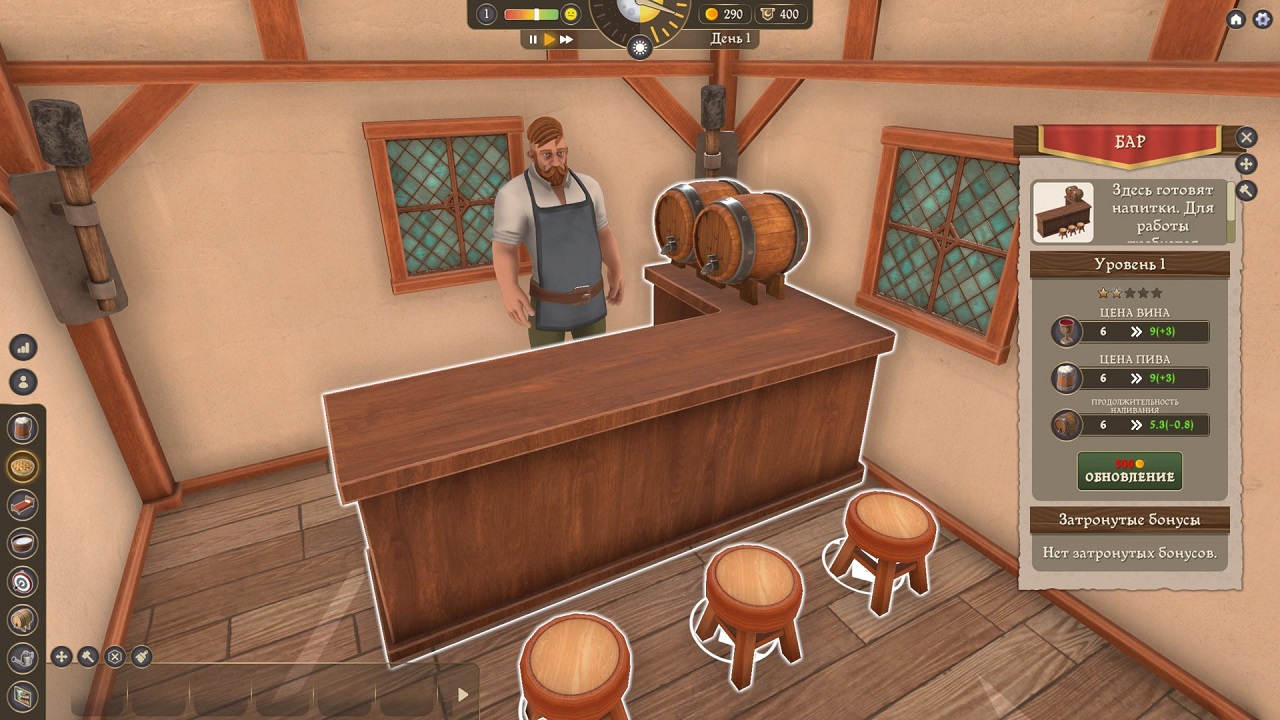The width and height of the screenshot is (1280, 720).
Task: Open the settings gear menu
Action: pyautogui.click(x=1262, y=19)
